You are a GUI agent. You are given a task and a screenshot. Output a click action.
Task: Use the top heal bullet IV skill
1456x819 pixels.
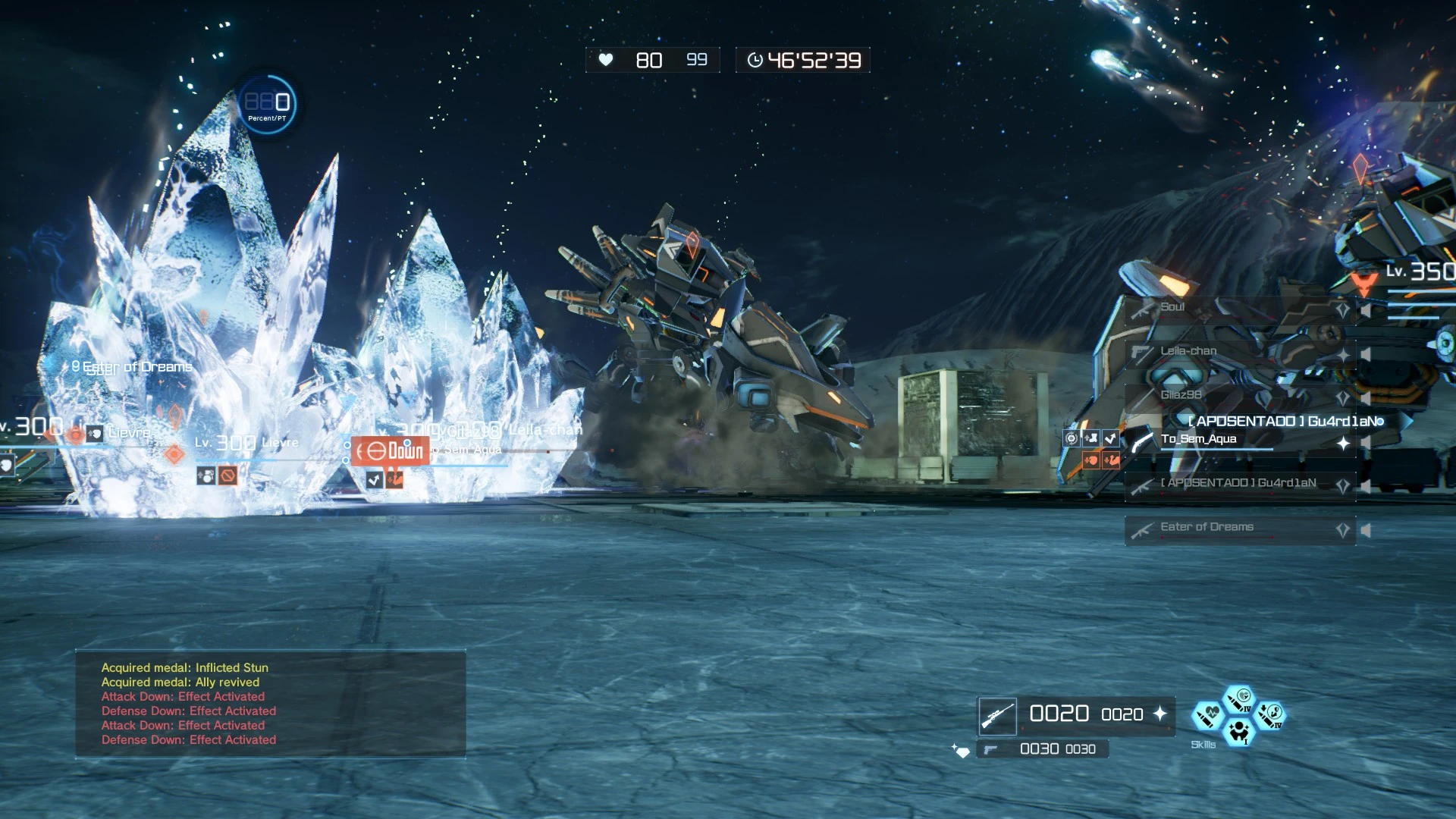(x=1240, y=698)
